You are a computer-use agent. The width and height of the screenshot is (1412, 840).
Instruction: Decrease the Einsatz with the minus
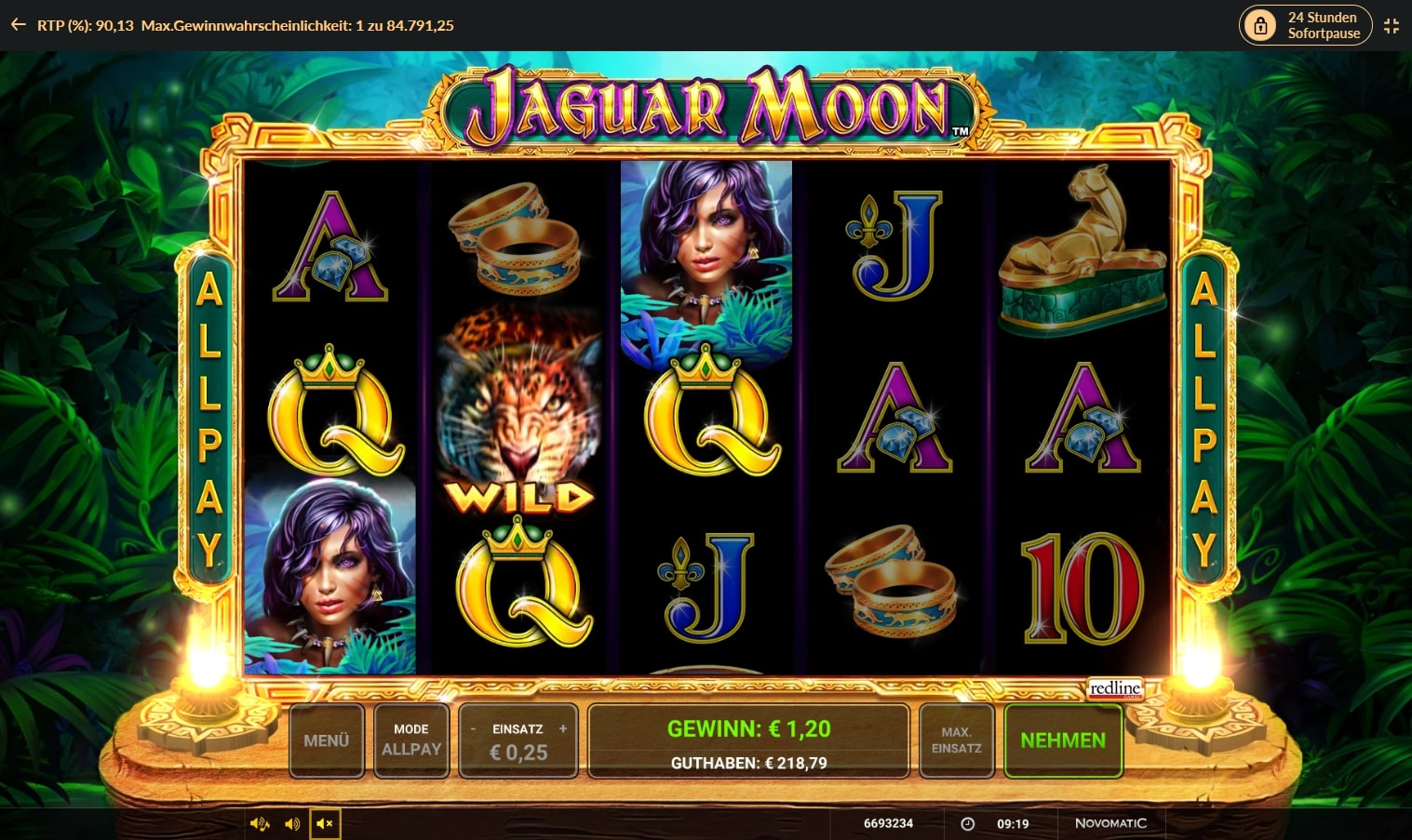473,729
